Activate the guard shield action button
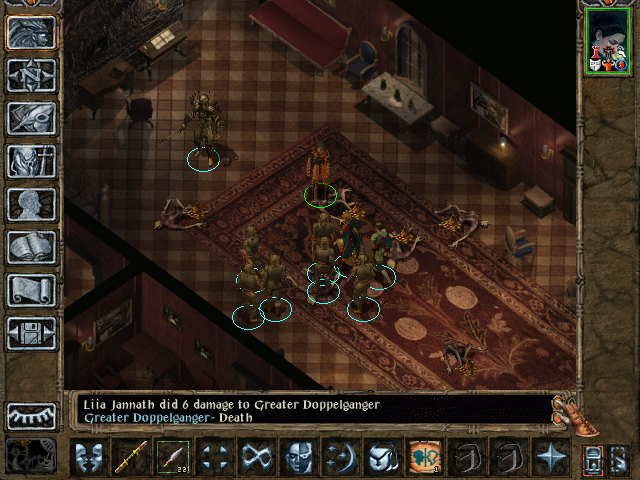 pyautogui.click(x=88, y=458)
